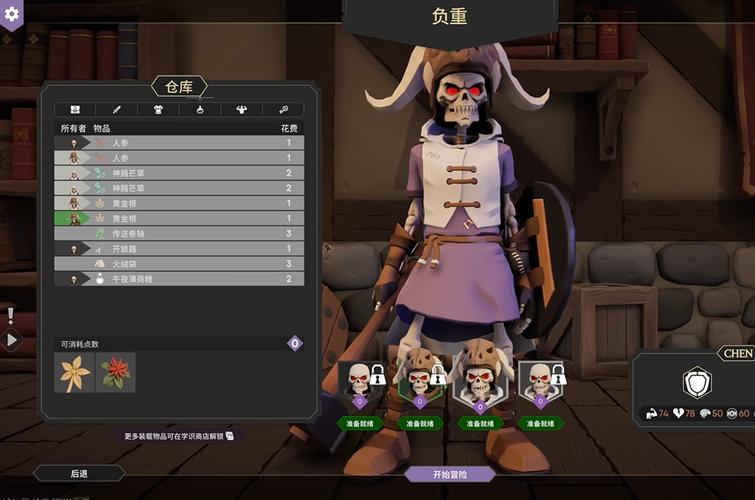Switch to the potion flask filter tab
755x500 pixels.
tap(200, 109)
